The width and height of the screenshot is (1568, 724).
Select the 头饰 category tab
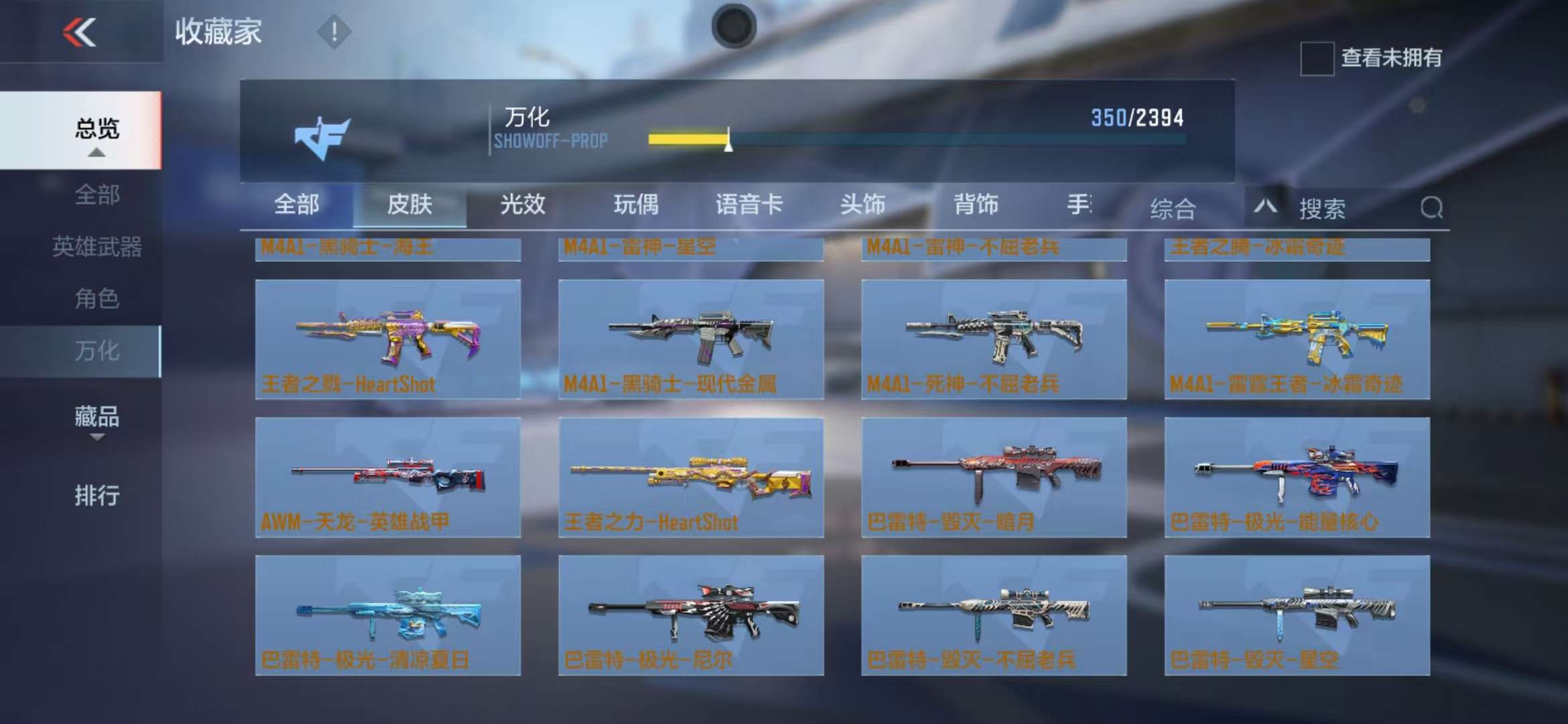tap(862, 204)
